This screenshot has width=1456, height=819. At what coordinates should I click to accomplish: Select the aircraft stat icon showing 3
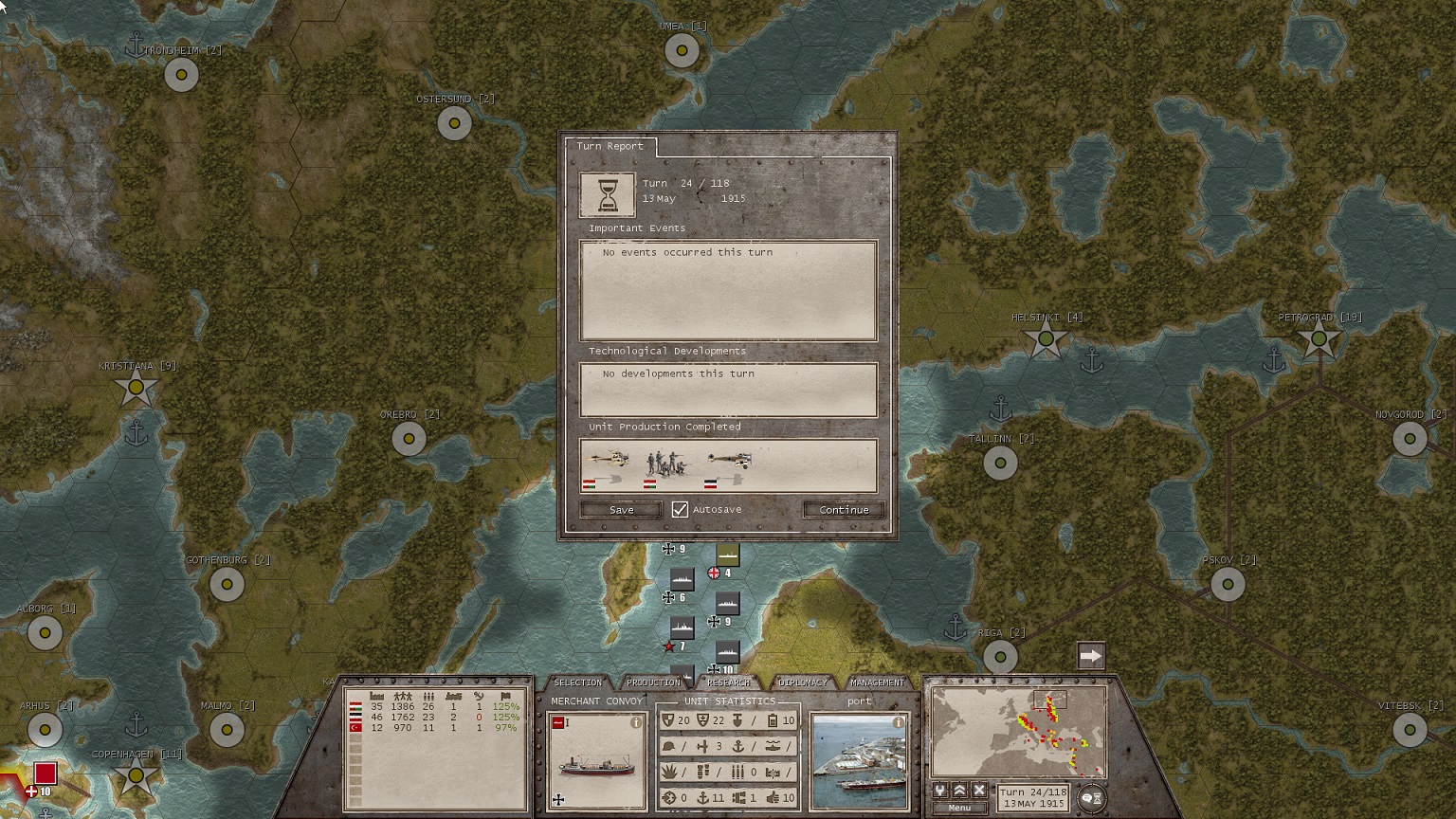(703, 746)
